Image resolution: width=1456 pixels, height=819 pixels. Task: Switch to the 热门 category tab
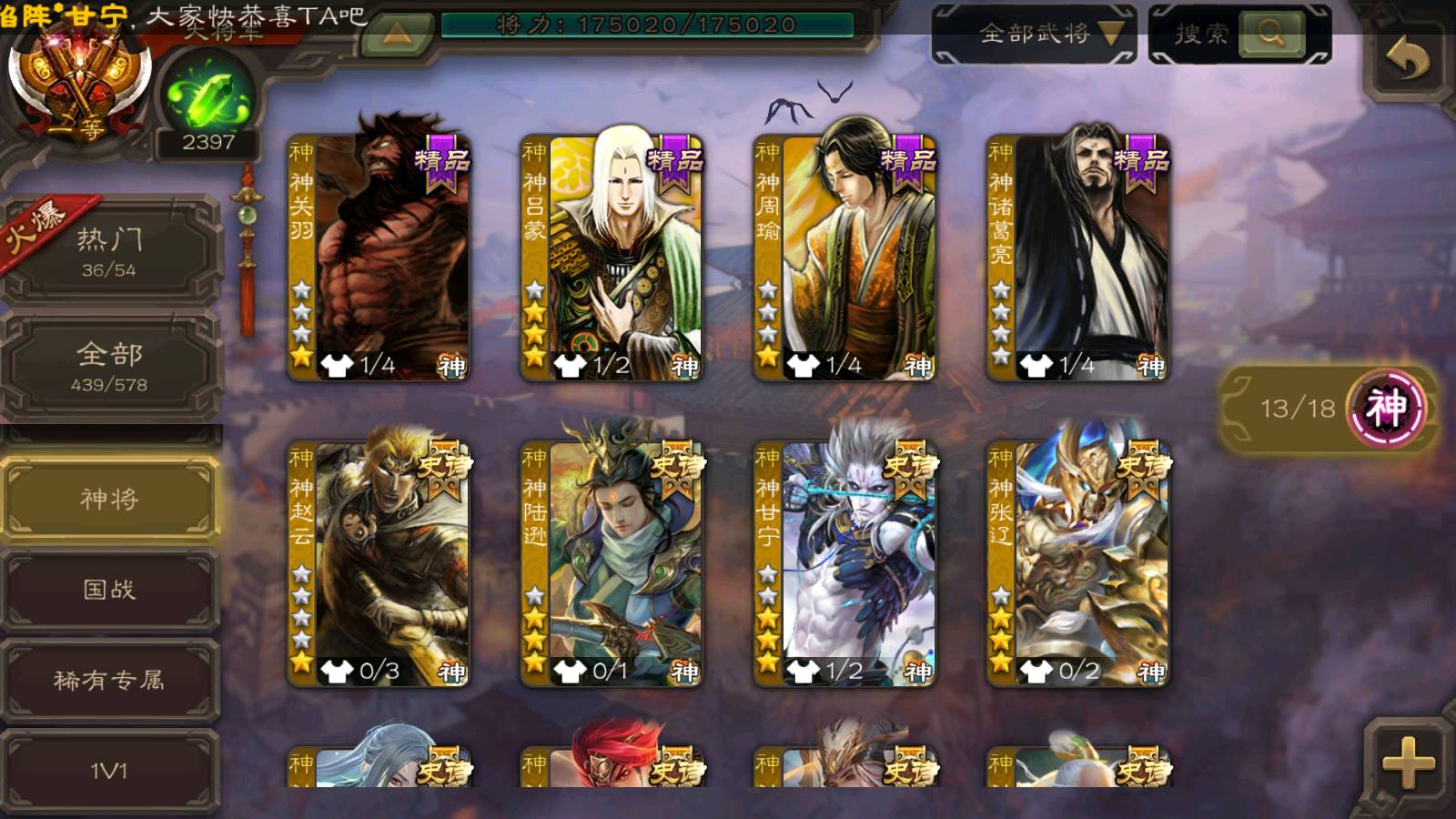click(109, 251)
